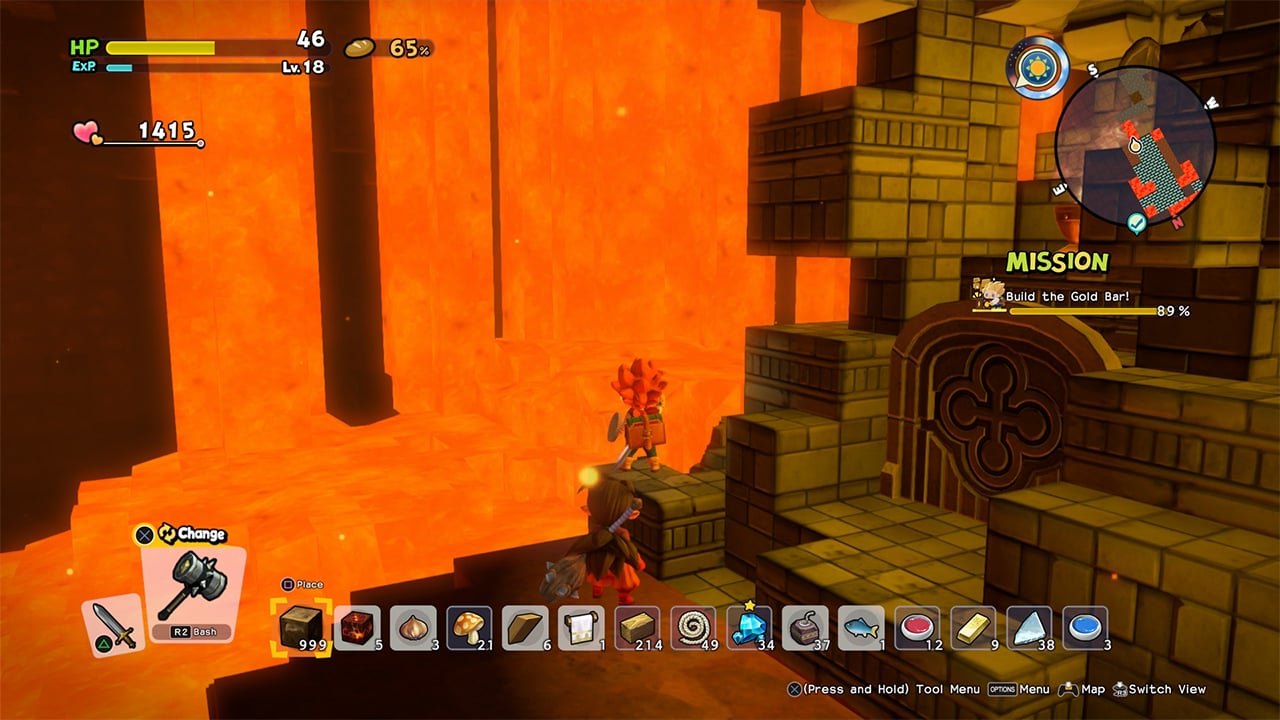Select the blue round cushion slot
1280x720 pixels.
coord(1085,627)
